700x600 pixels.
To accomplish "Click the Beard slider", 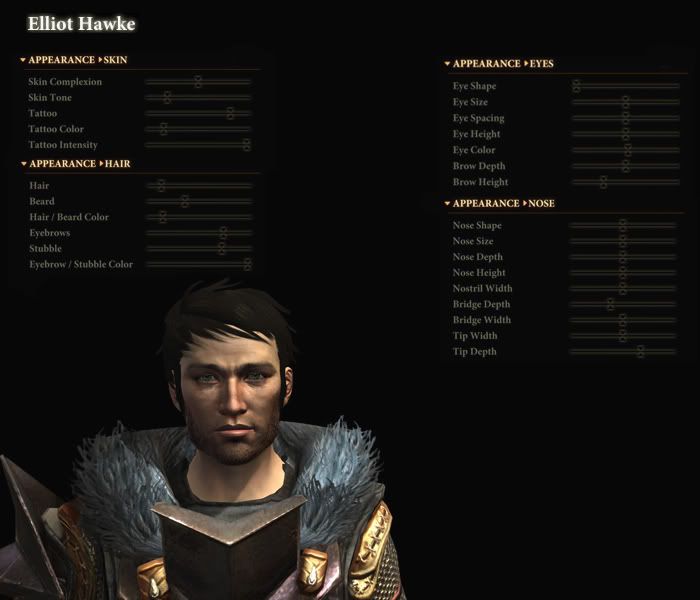I will click(x=185, y=201).
